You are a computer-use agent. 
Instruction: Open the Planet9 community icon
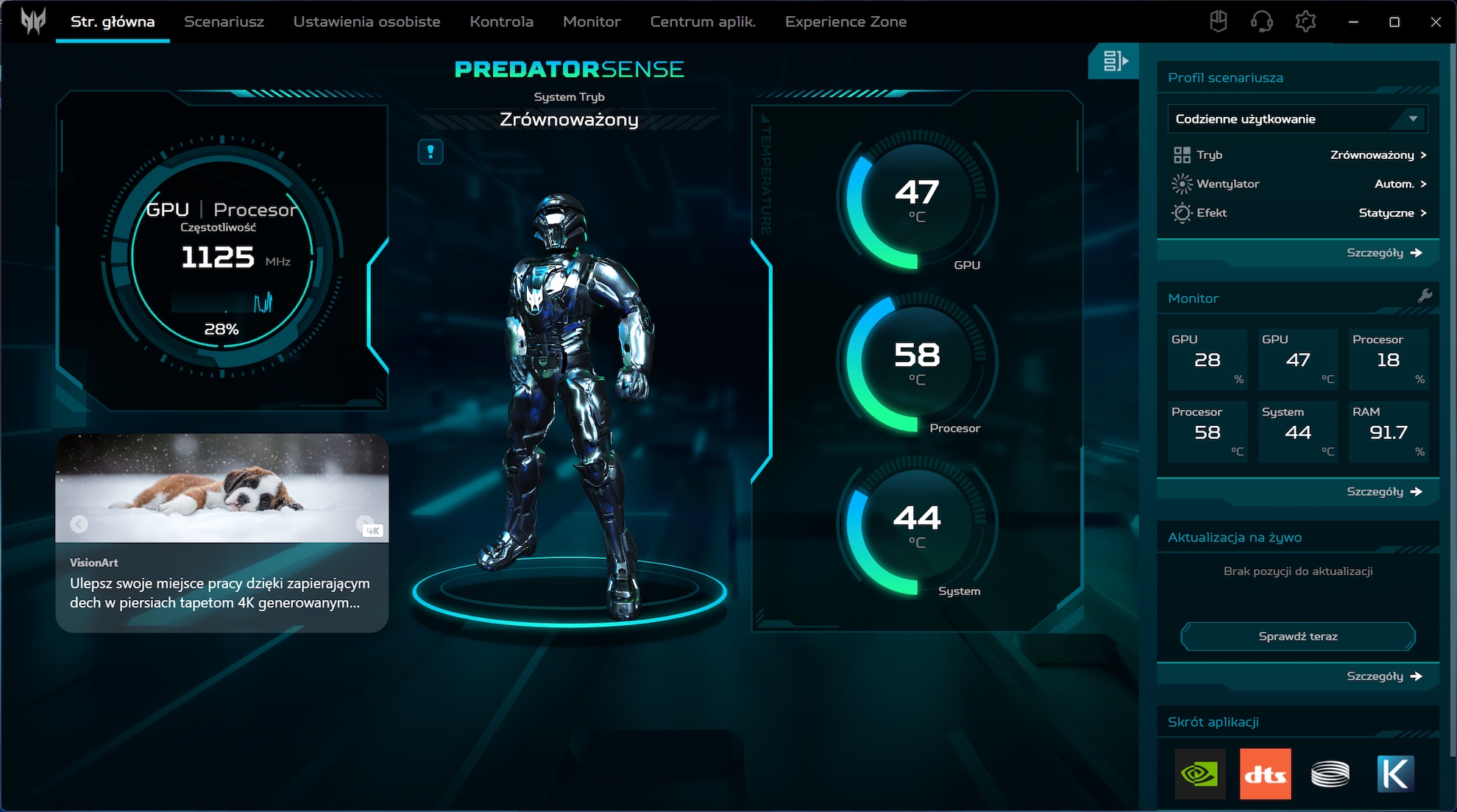[x=1219, y=21]
